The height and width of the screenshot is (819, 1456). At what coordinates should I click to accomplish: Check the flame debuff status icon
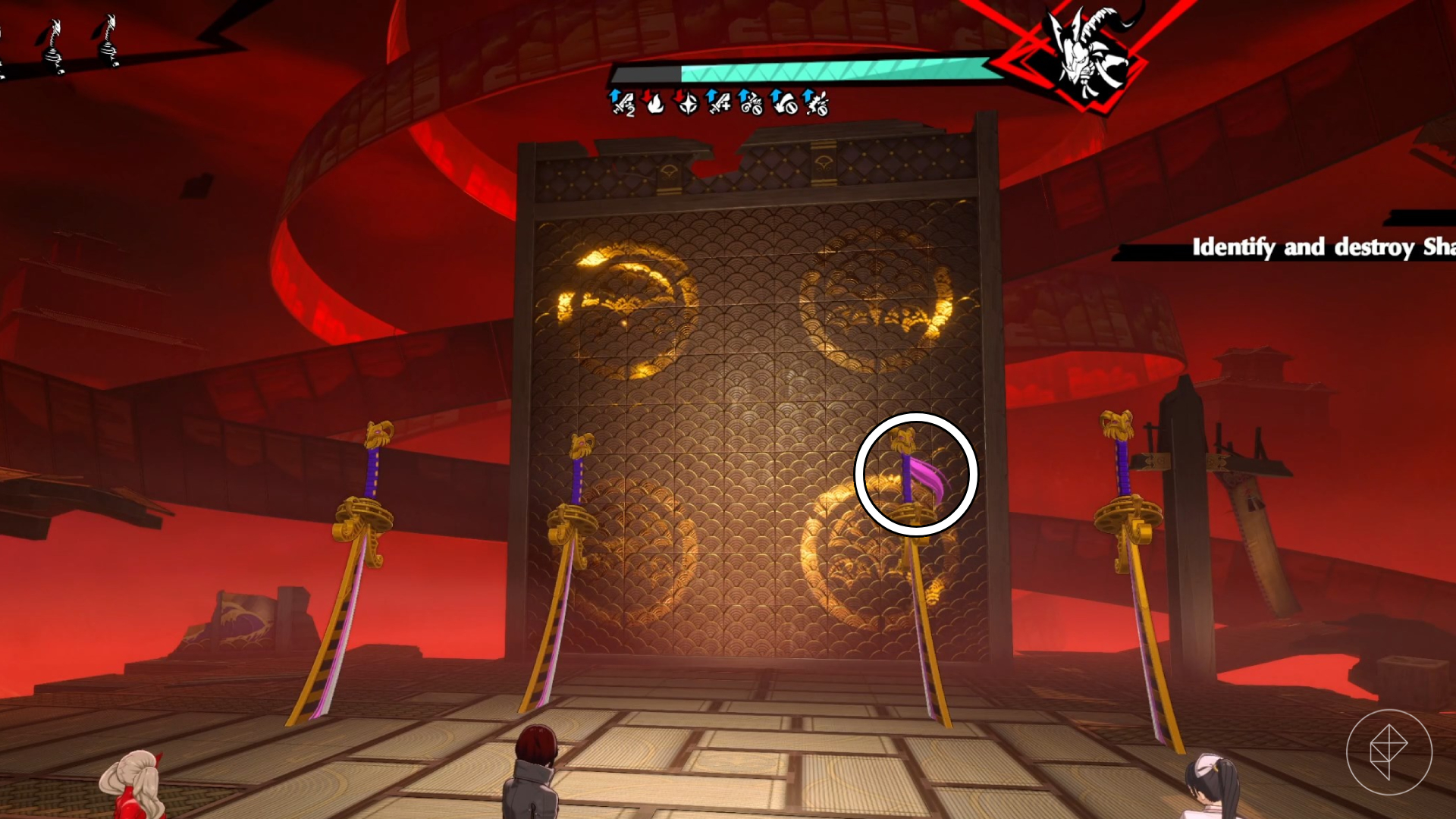tap(654, 102)
